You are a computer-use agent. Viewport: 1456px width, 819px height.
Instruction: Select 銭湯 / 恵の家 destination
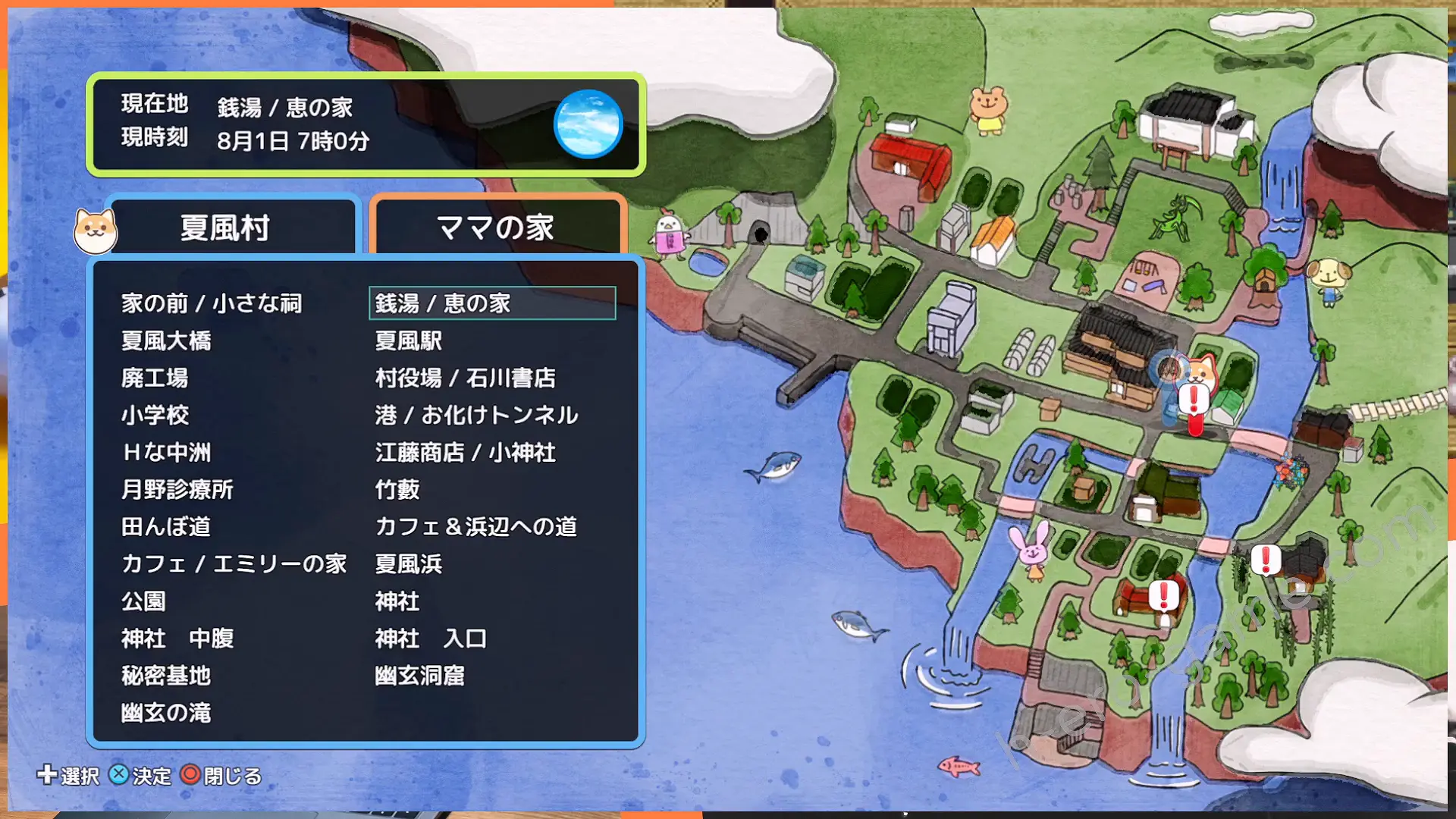tap(443, 303)
